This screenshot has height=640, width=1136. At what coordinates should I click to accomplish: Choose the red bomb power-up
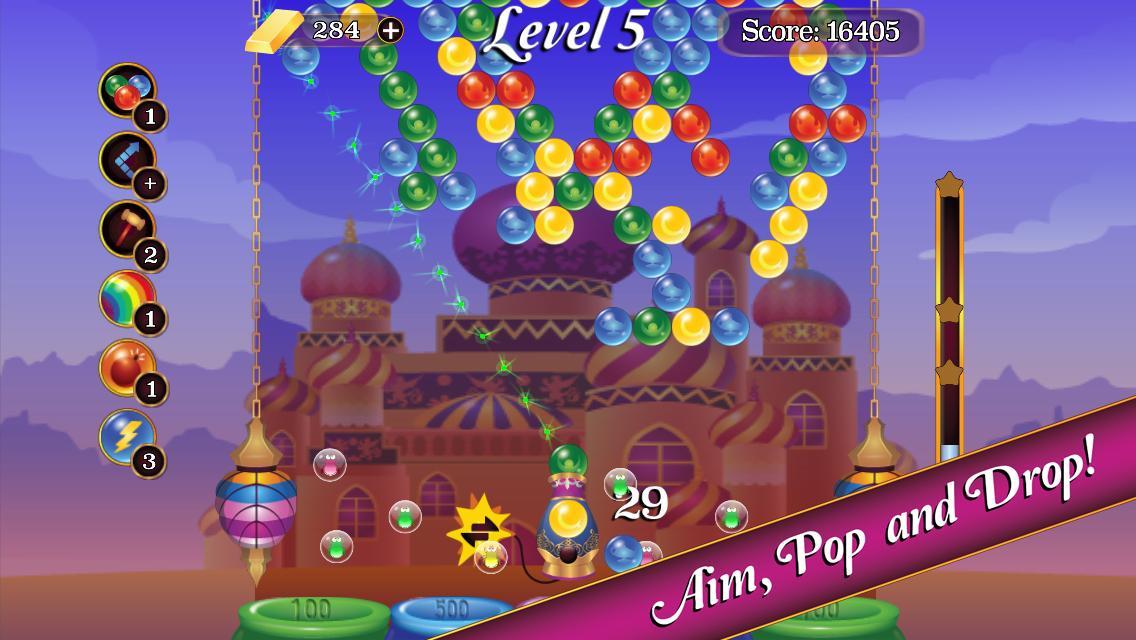click(x=127, y=368)
